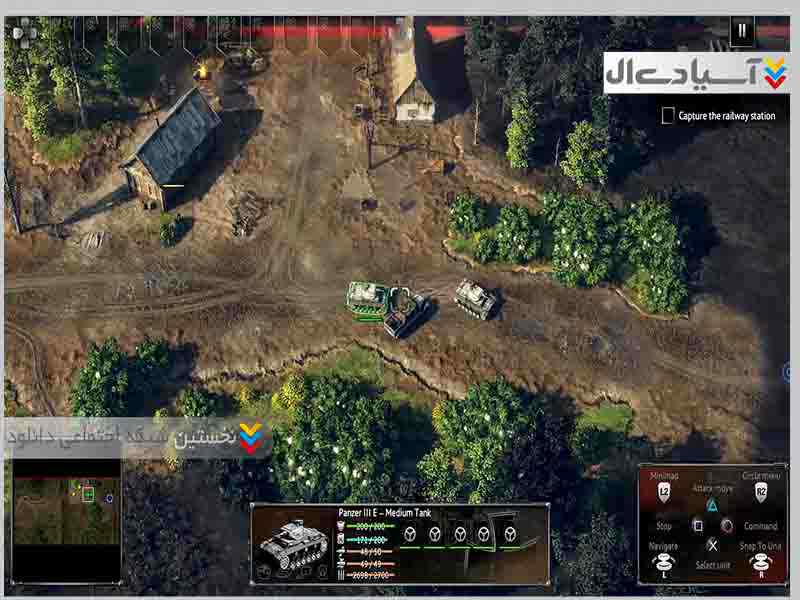Select the green-highlighted tank unit
This screenshot has width=800, height=600.
pos(367,299)
